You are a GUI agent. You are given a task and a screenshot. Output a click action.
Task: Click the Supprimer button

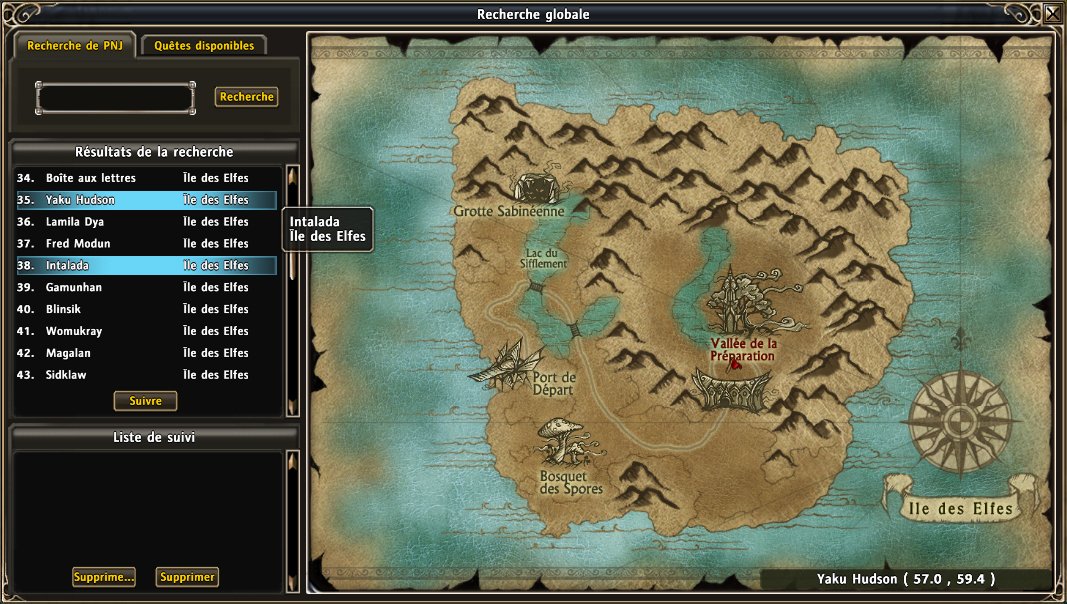click(x=187, y=577)
